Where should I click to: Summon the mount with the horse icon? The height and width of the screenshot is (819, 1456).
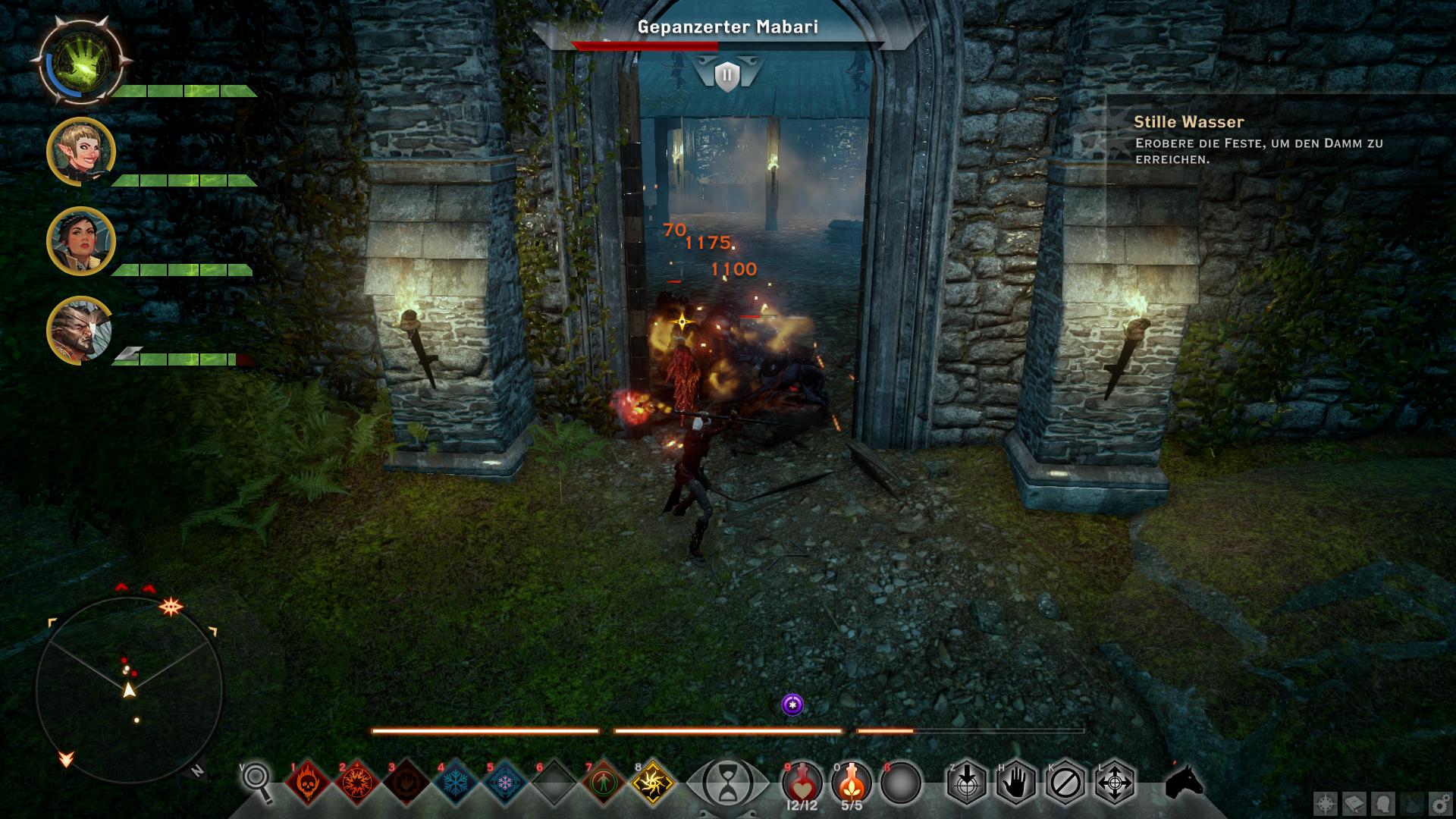[x=1184, y=781]
